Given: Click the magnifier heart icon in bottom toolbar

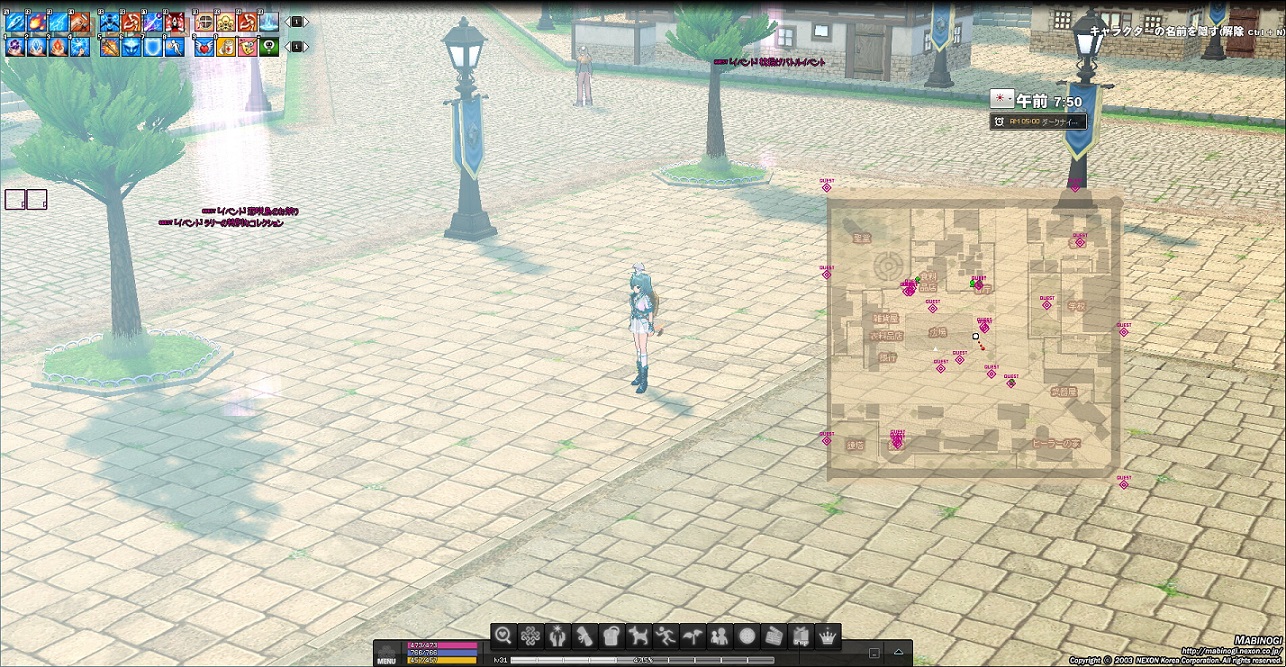Looking at the screenshot, I should point(503,635).
